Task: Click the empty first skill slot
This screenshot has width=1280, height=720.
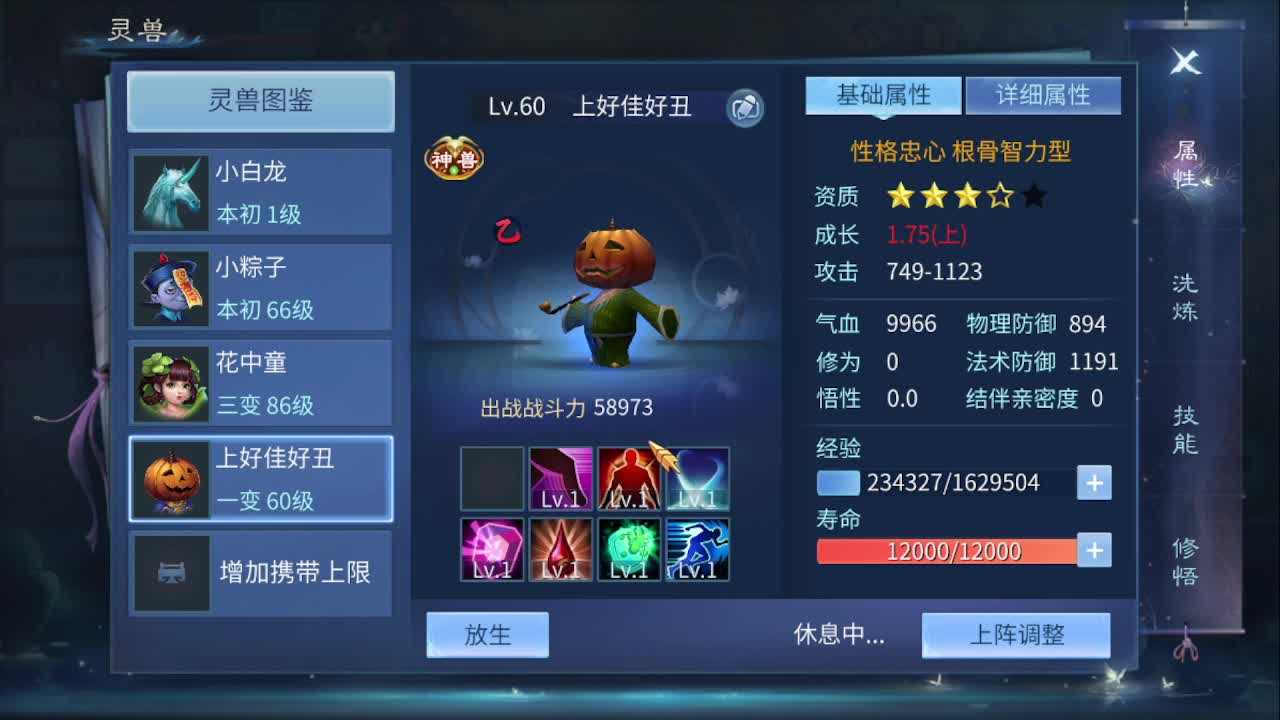Action: (x=492, y=478)
